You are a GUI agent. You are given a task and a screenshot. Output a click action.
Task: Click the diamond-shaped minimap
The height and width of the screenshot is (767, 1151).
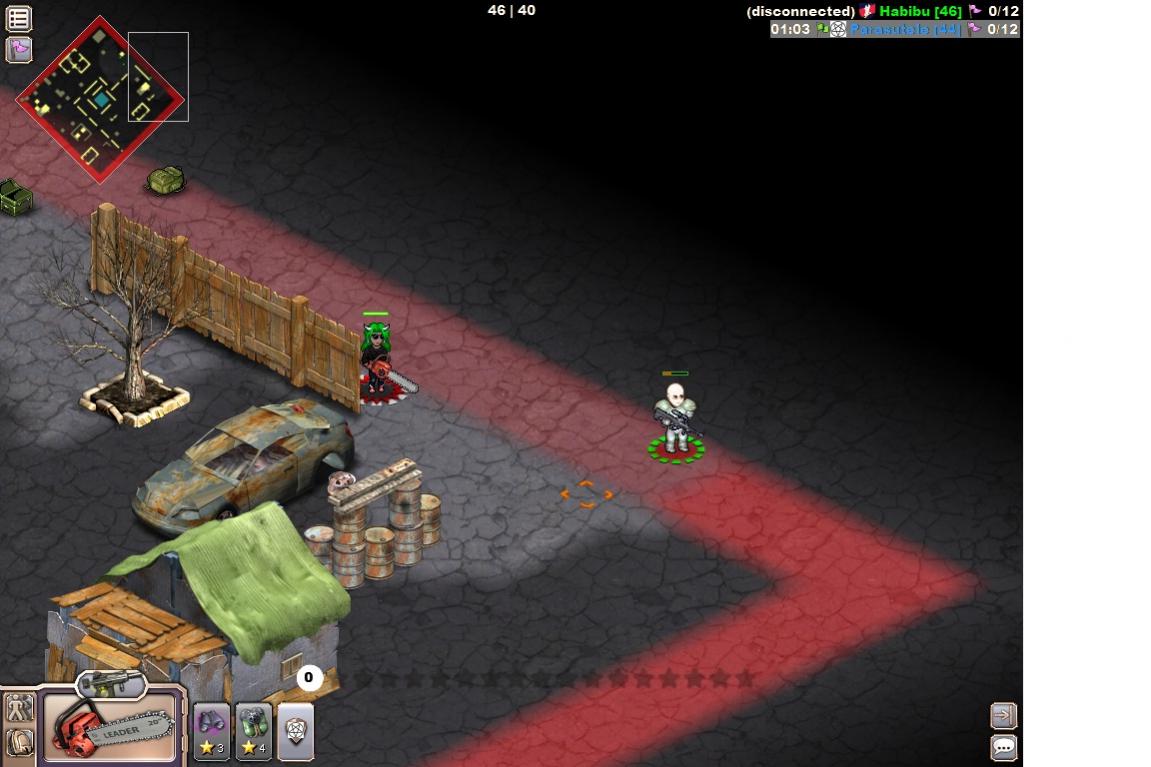[x=100, y=99]
